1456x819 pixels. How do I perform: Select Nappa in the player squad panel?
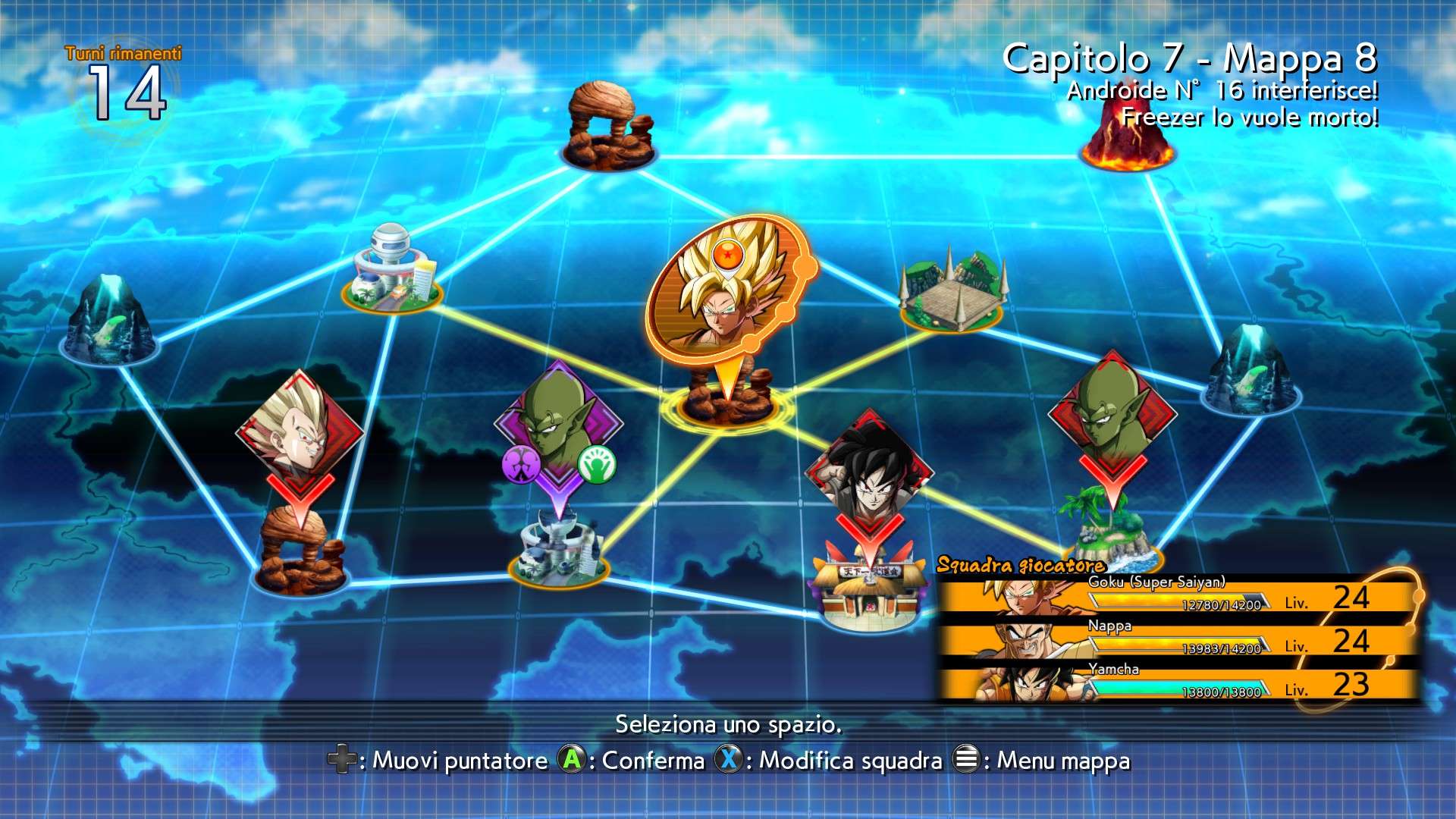point(1175,640)
